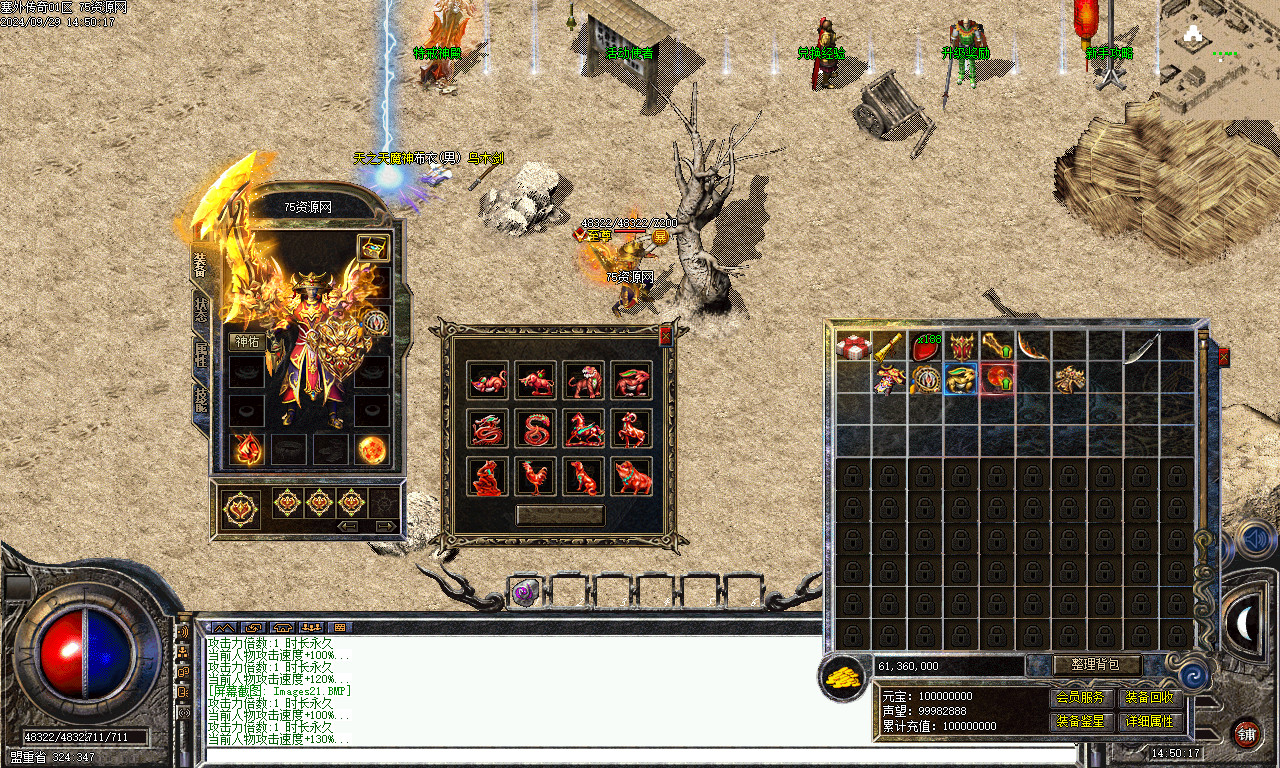Viewport: 1280px width, 768px height.
Task: Select the golden toad item in bag
Action: (x=961, y=379)
